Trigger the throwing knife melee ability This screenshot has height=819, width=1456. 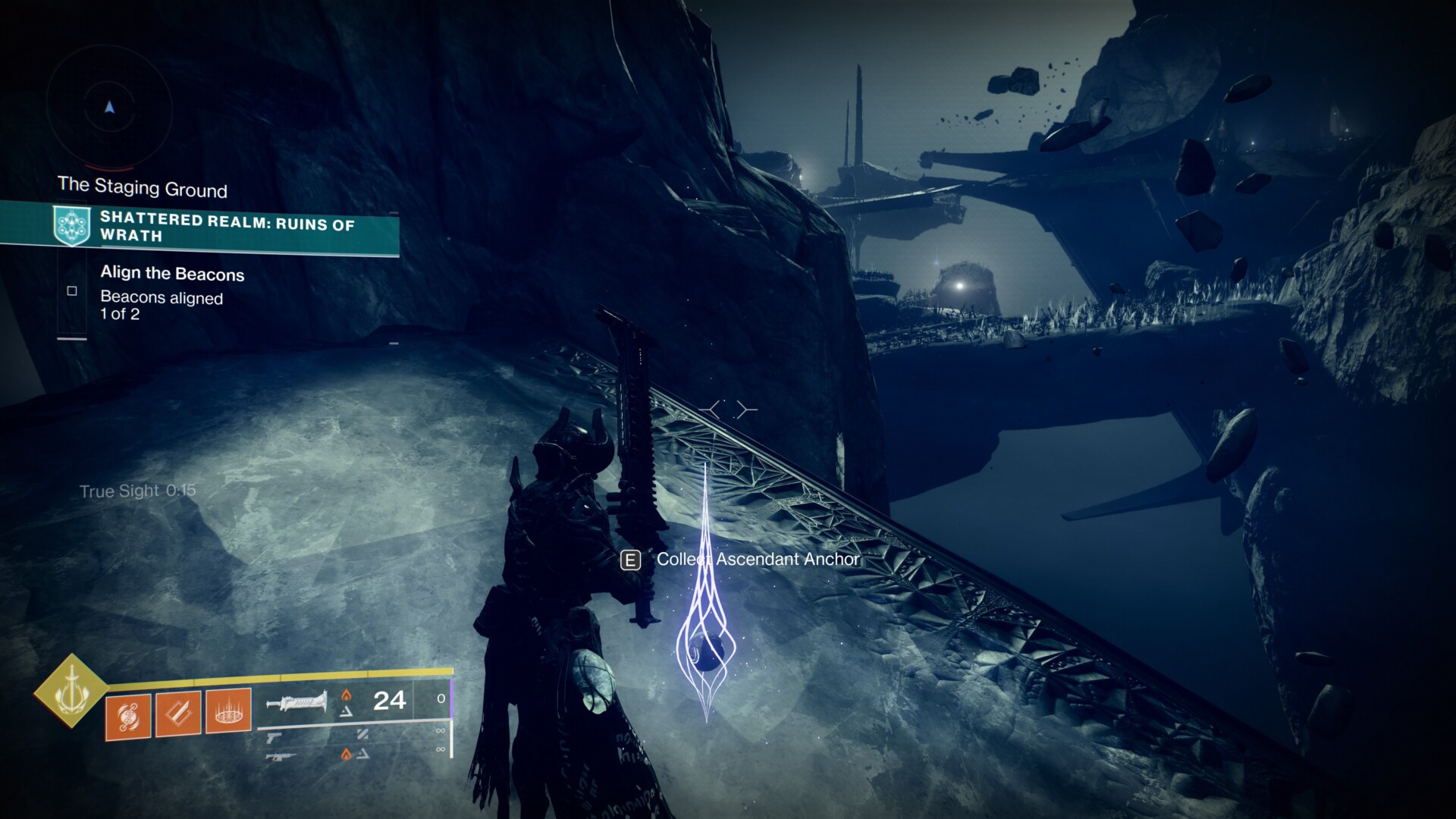pyautogui.click(x=178, y=714)
